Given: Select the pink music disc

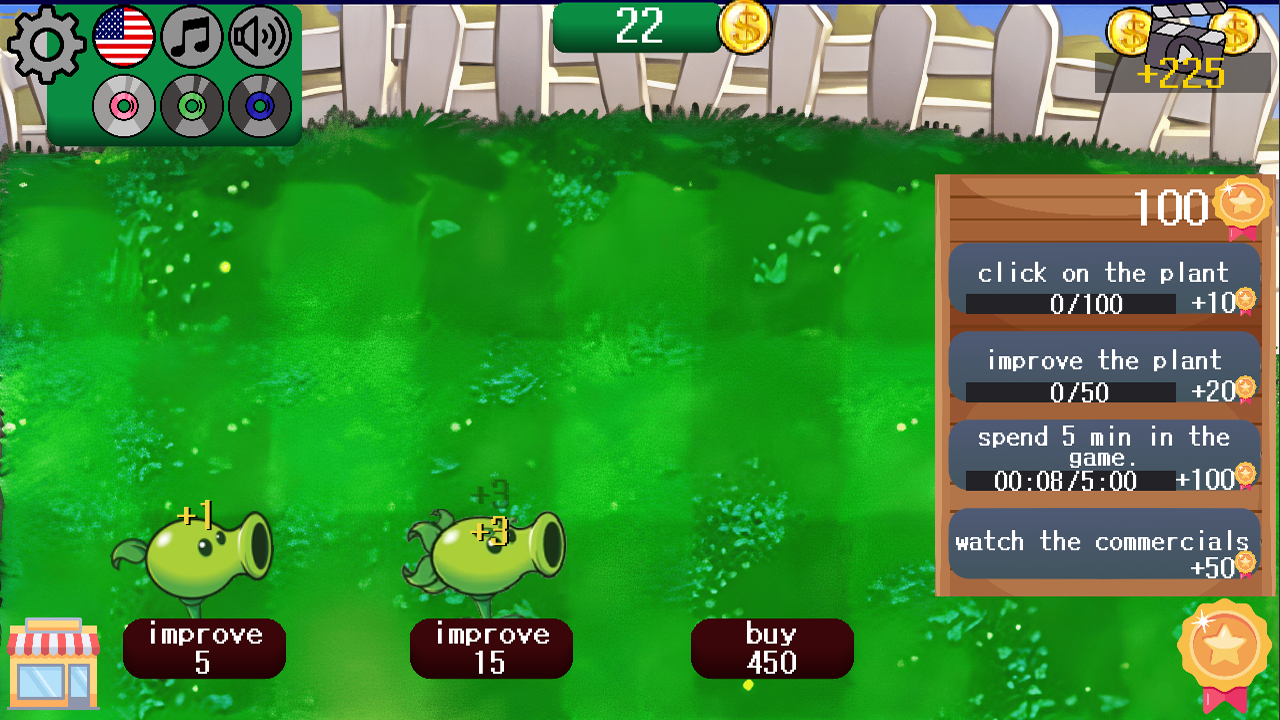Looking at the screenshot, I should [124, 103].
